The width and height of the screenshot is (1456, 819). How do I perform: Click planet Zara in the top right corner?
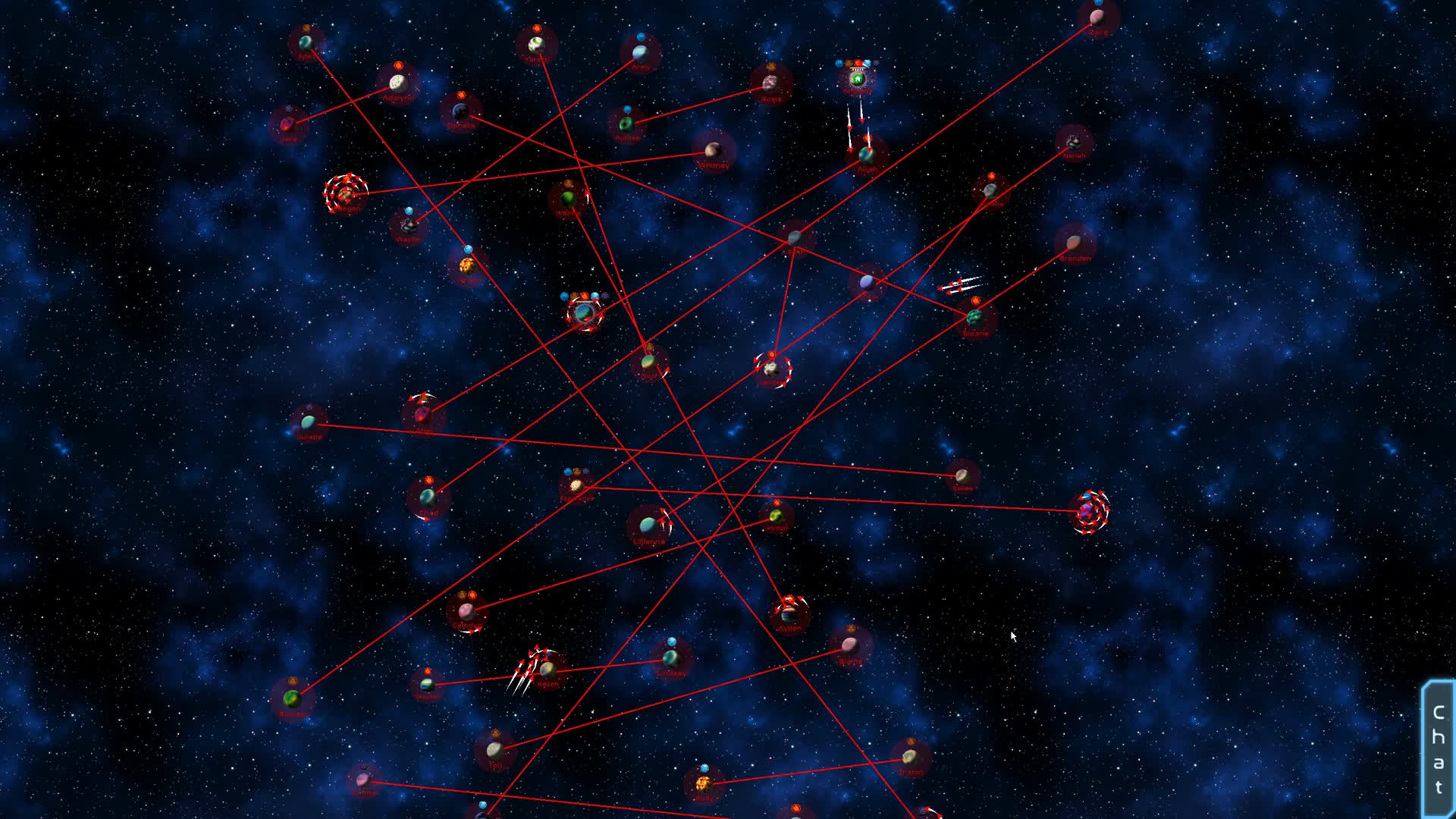coord(1098,17)
